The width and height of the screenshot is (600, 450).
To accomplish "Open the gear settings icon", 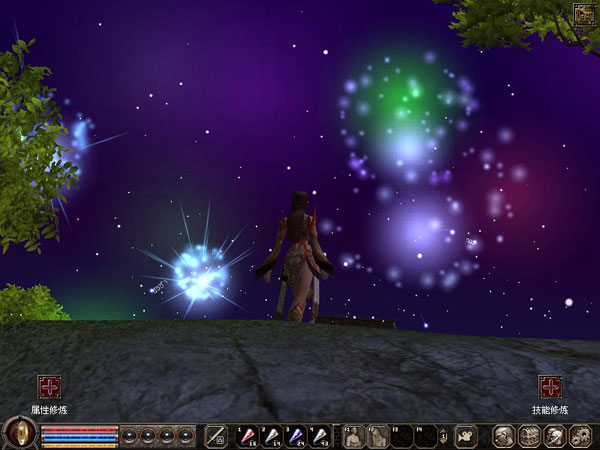I will tap(579, 436).
